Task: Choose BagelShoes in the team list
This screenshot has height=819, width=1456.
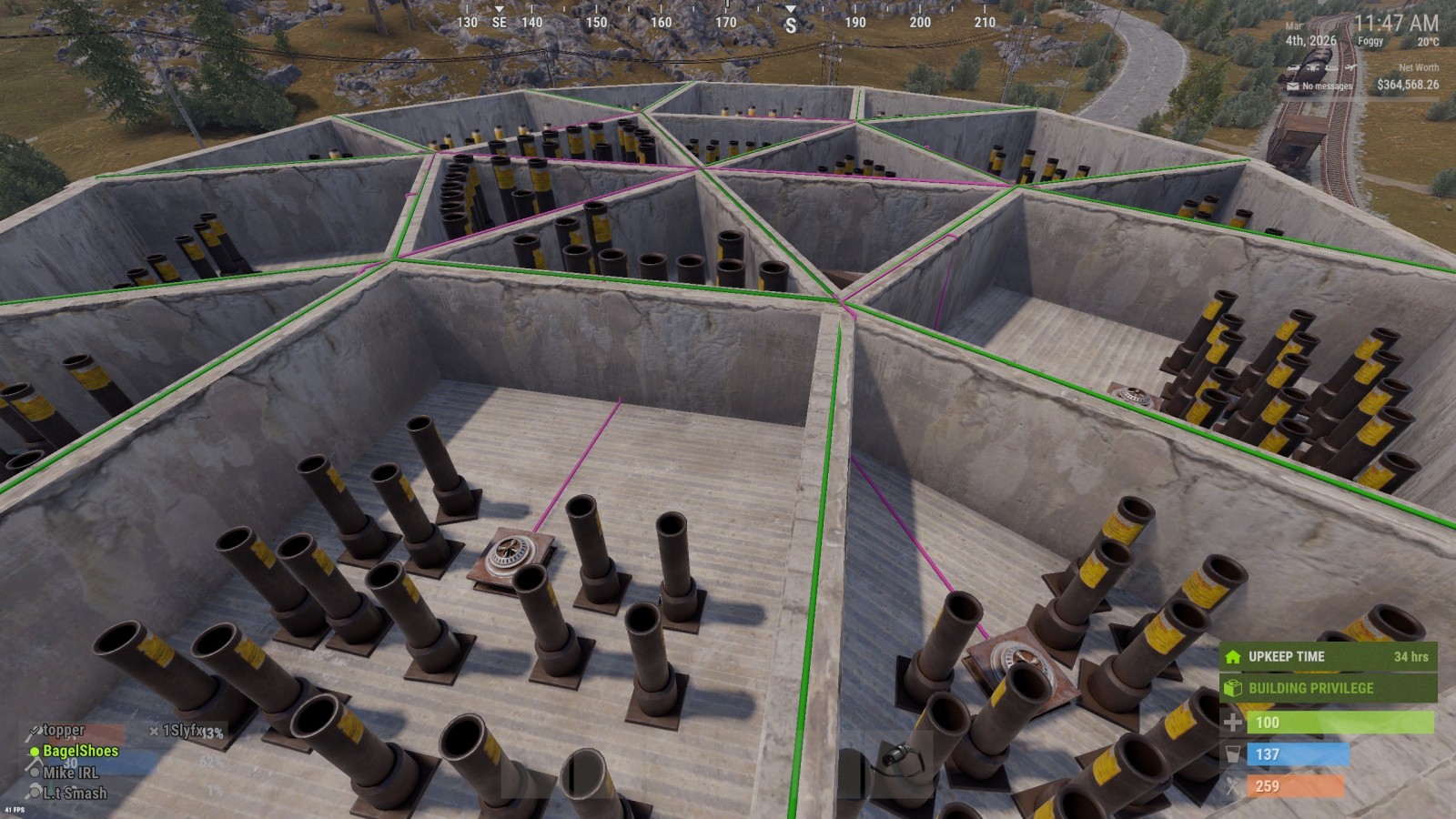Action: tap(80, 751)
